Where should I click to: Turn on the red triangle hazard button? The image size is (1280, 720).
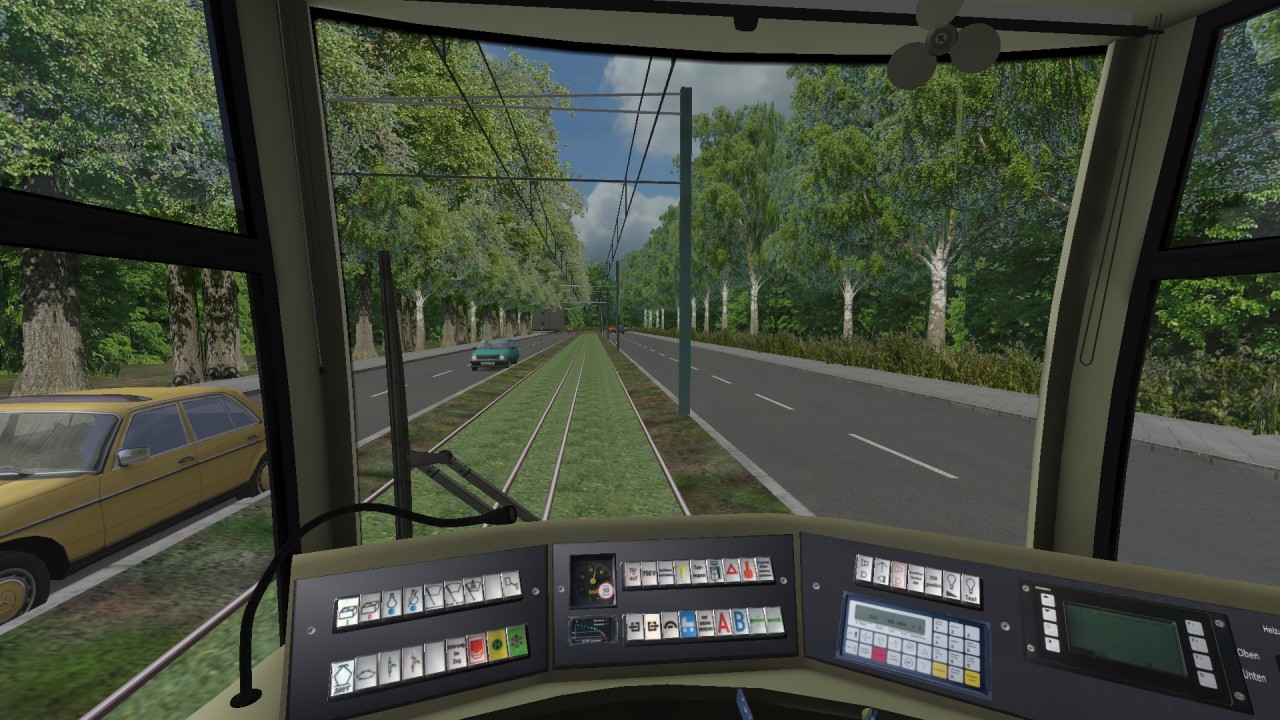[732, 571]
